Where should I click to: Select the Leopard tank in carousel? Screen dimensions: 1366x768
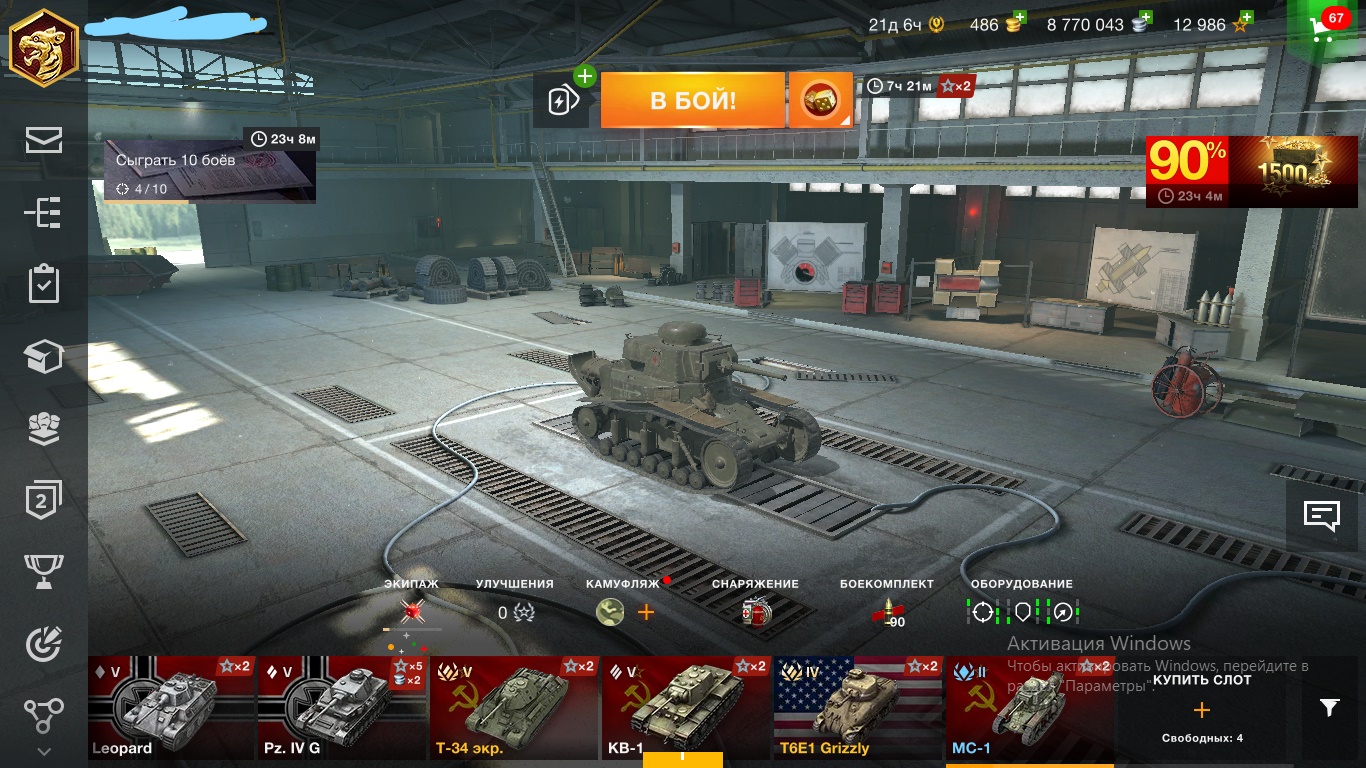tap(172, 708)
